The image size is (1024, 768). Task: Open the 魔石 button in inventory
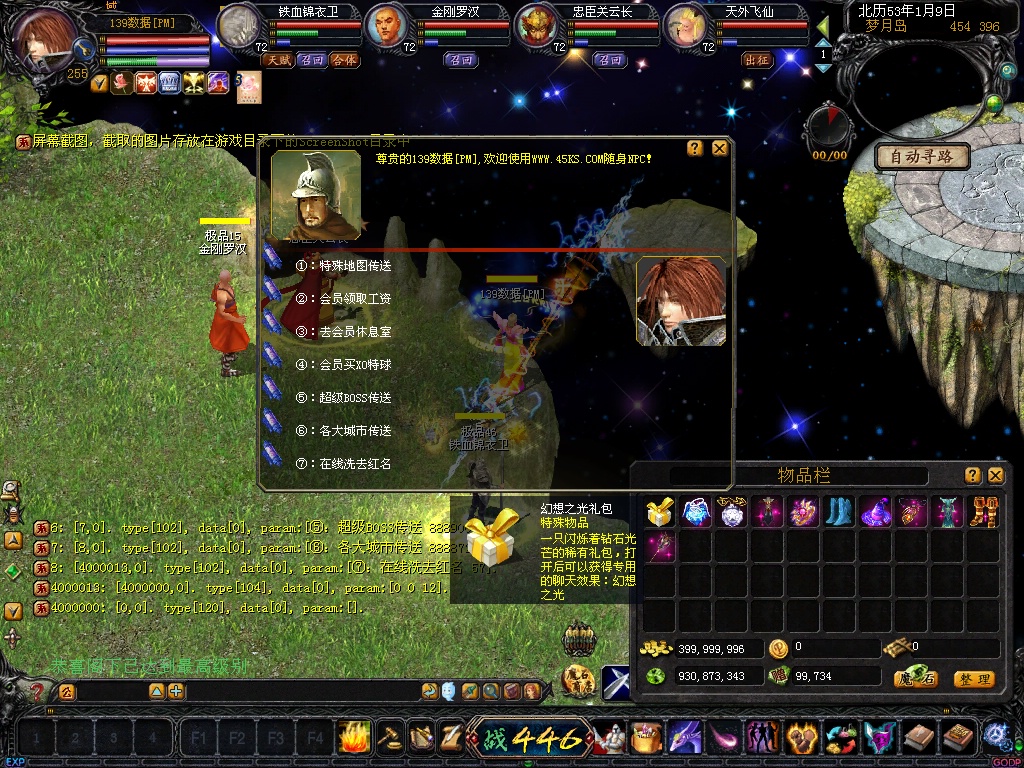click(915, 679)
